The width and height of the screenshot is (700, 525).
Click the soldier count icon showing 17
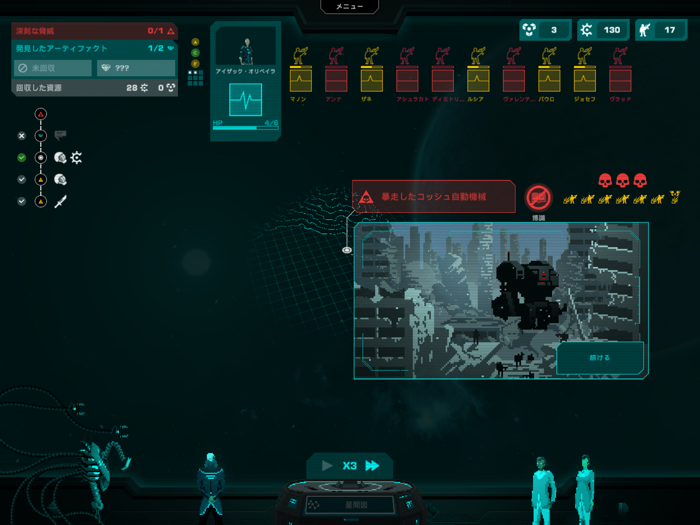[660, 30]
